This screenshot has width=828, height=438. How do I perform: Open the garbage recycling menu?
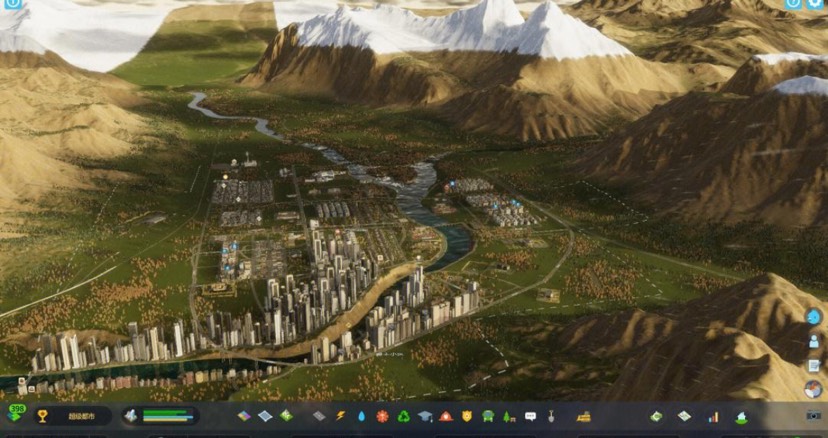tap(403, 416)
